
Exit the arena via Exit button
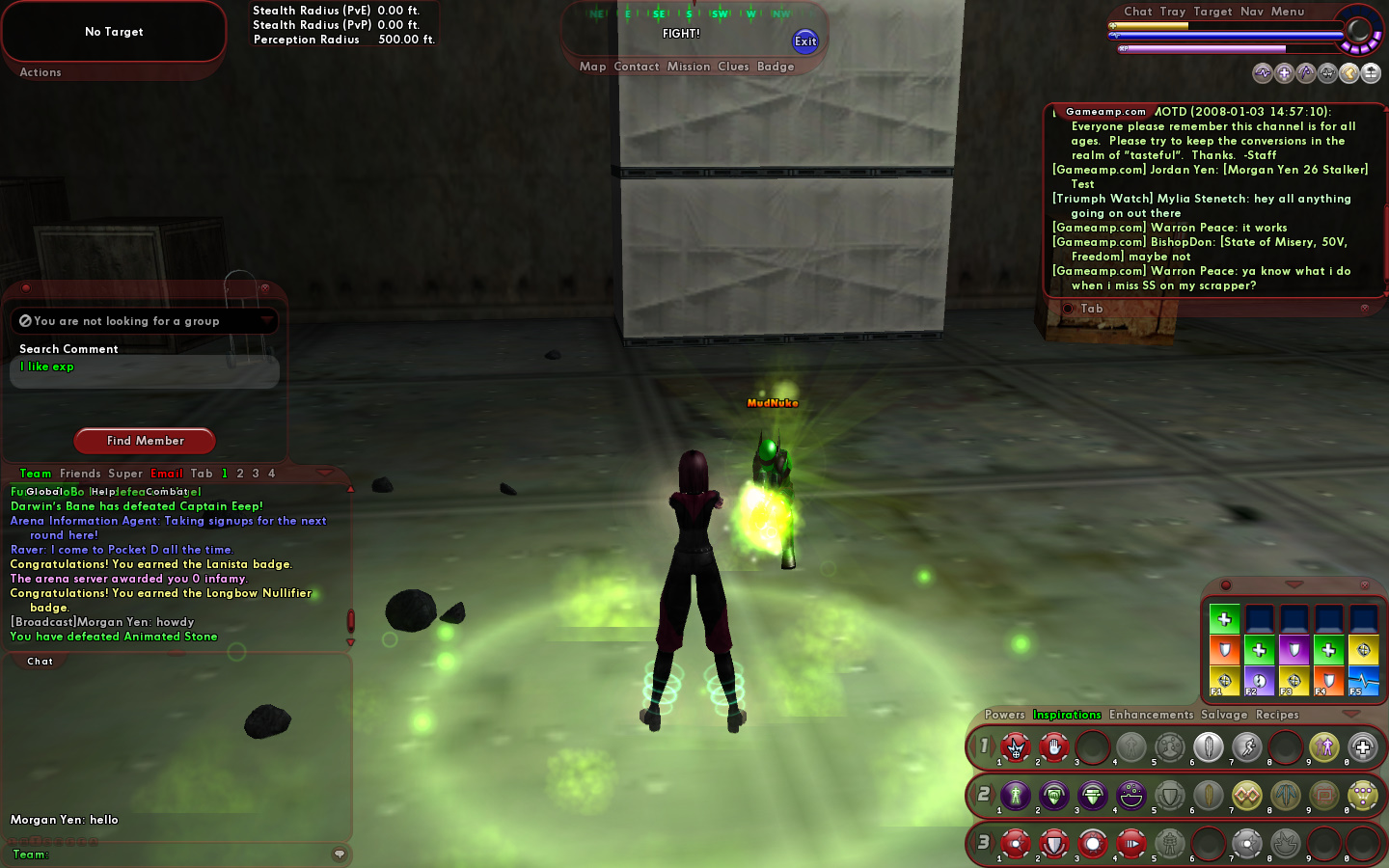[805, 41]
